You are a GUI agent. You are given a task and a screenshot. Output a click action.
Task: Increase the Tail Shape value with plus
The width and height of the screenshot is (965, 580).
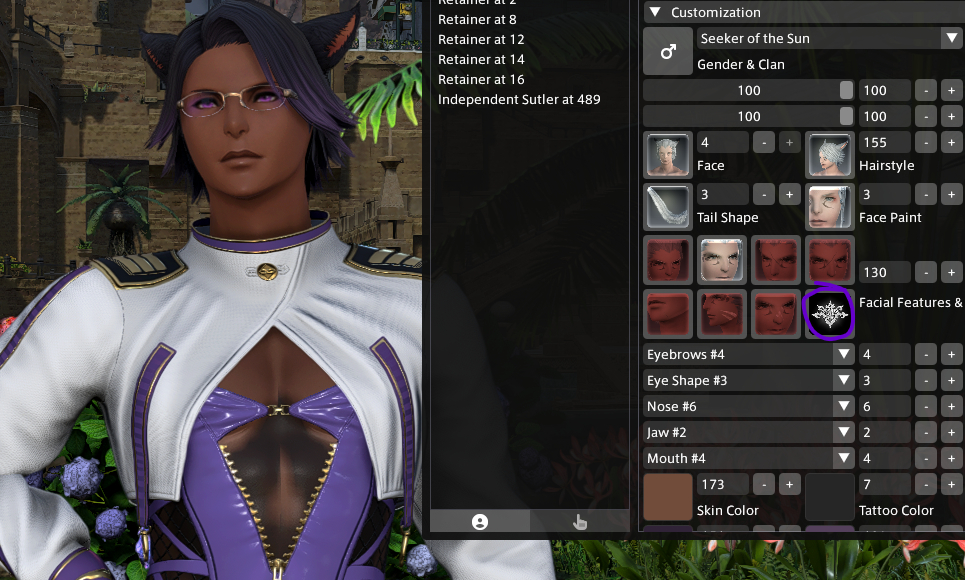tap(789, 194)
